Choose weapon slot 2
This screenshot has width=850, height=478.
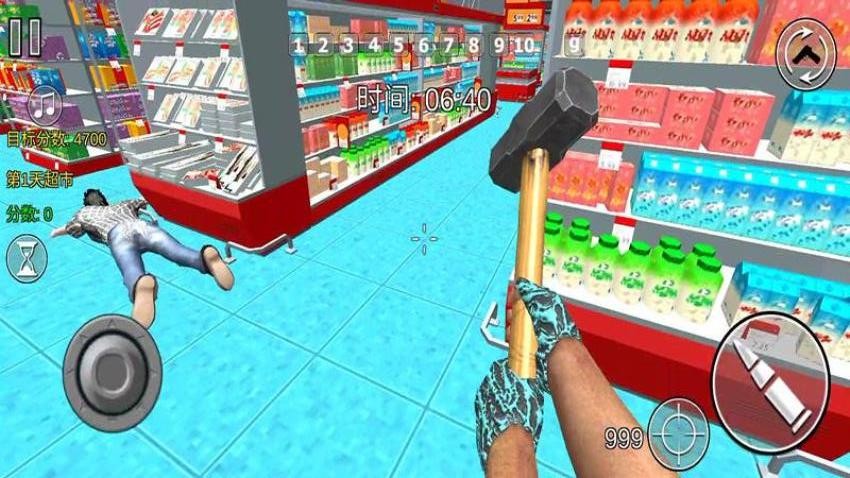323,45
